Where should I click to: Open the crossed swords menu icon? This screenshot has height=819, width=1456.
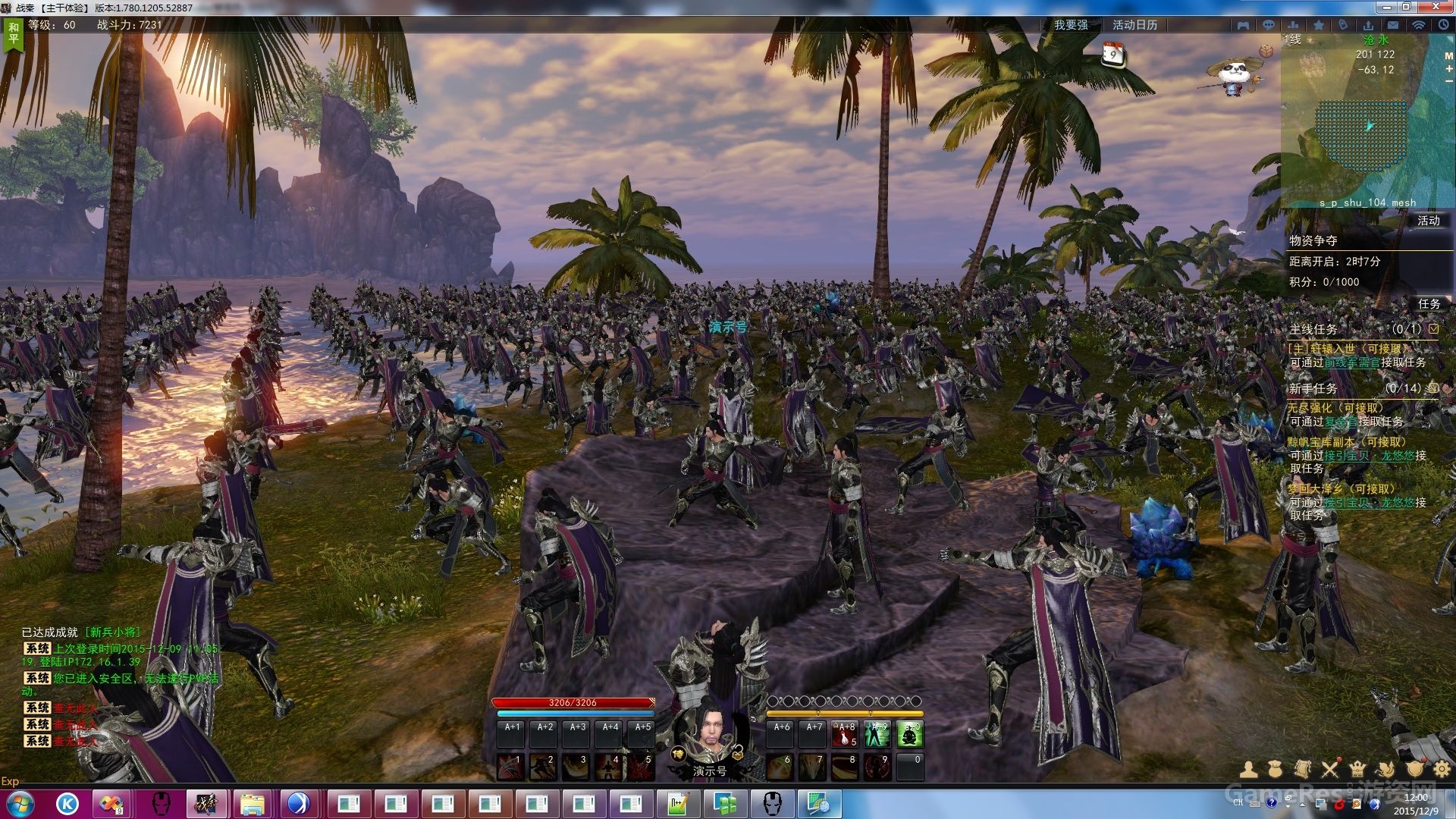(1330, 770)
